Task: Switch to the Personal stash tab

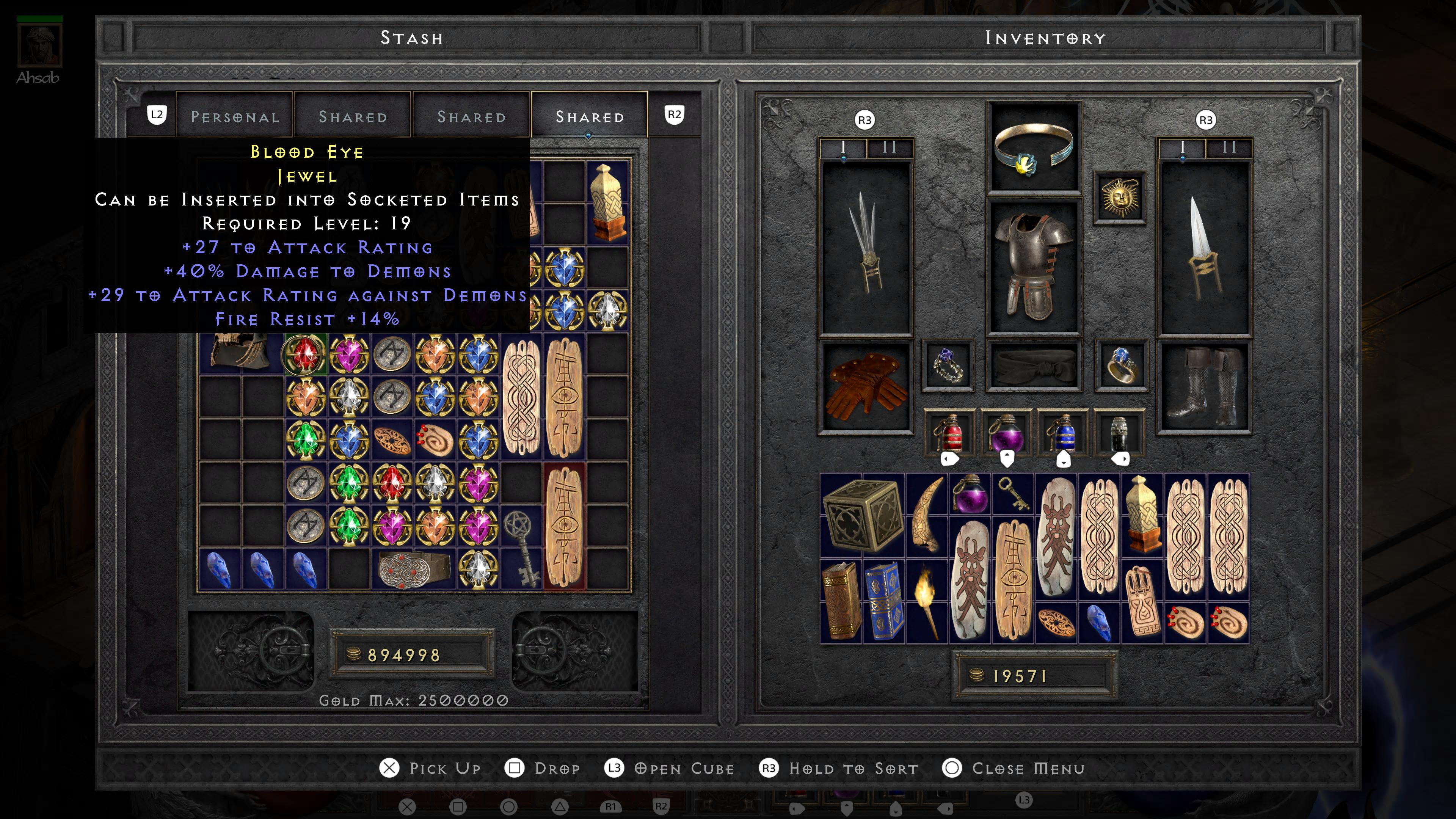Action: click(235, 117)
